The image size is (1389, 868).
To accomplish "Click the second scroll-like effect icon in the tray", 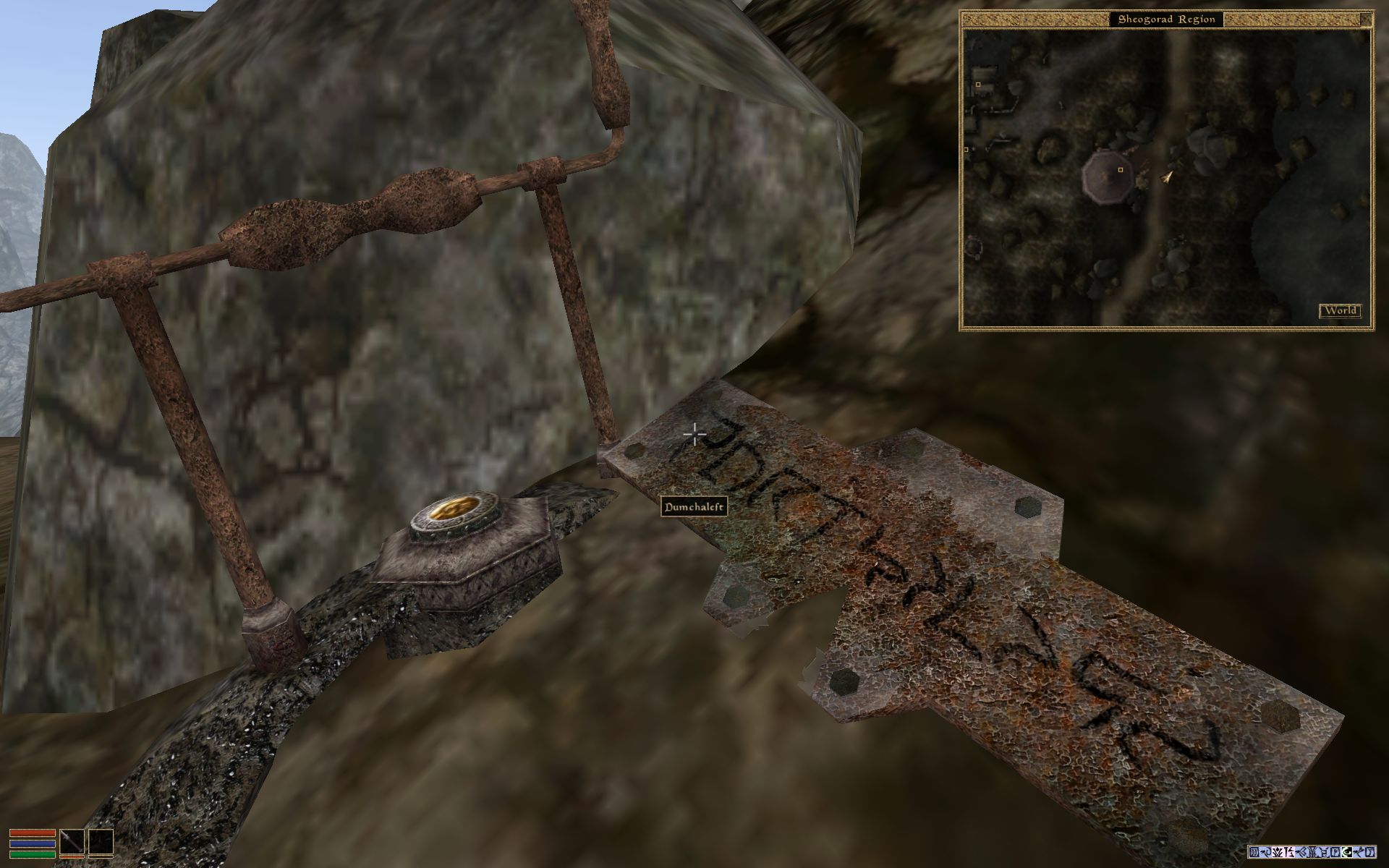I will click(1336, 852).
